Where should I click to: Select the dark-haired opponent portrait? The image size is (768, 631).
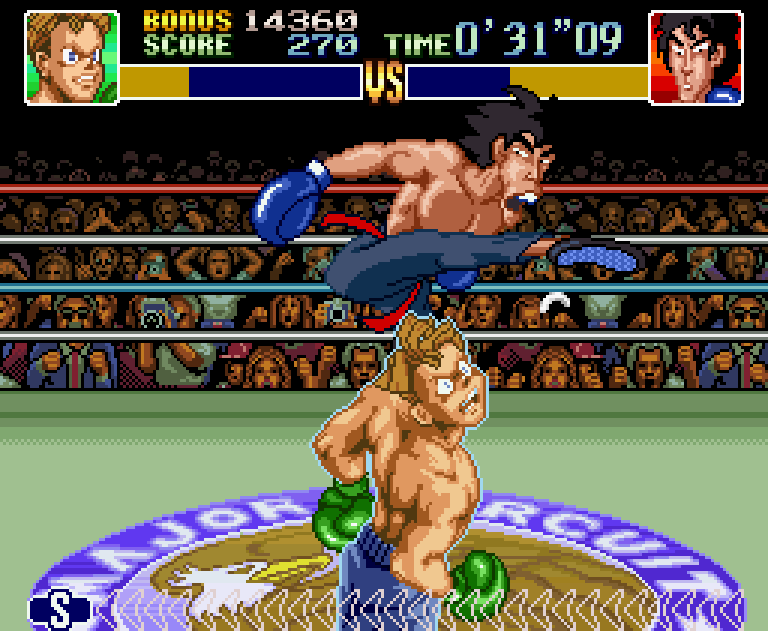[x=697, y=56]
